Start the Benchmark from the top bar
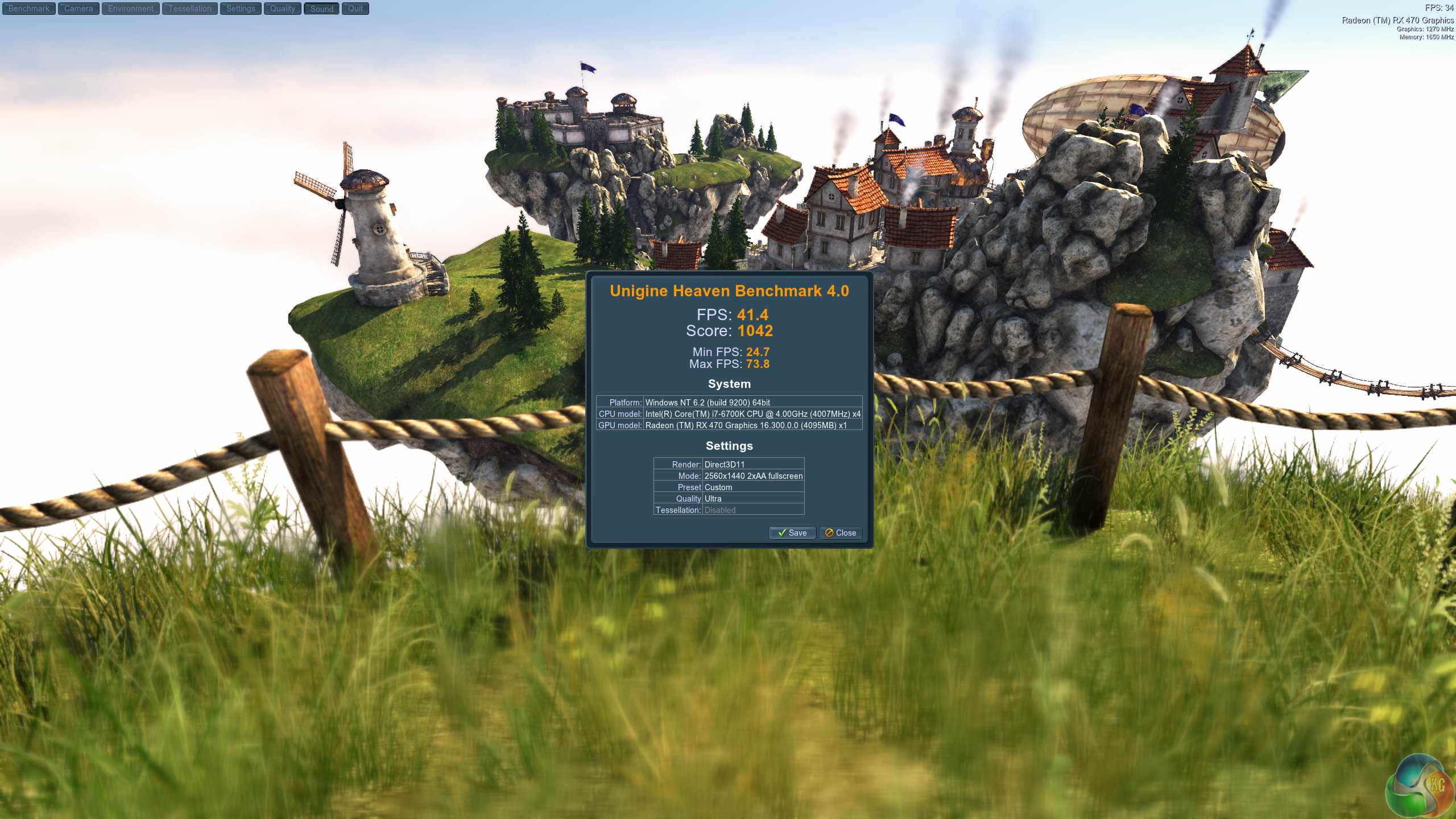The image size is (1456, 819). pos(29,9)
